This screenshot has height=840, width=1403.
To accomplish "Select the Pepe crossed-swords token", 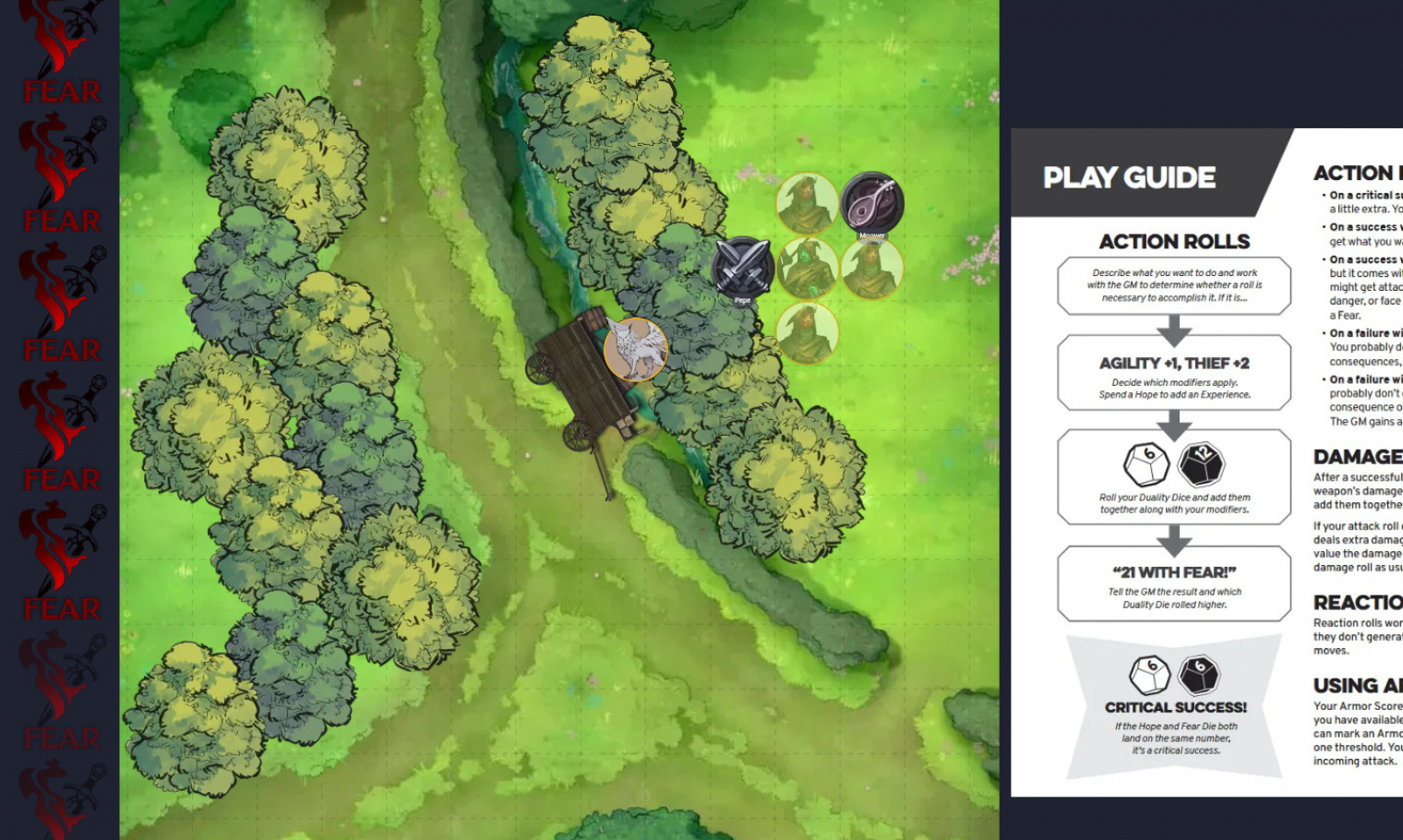I will (742, 267).
